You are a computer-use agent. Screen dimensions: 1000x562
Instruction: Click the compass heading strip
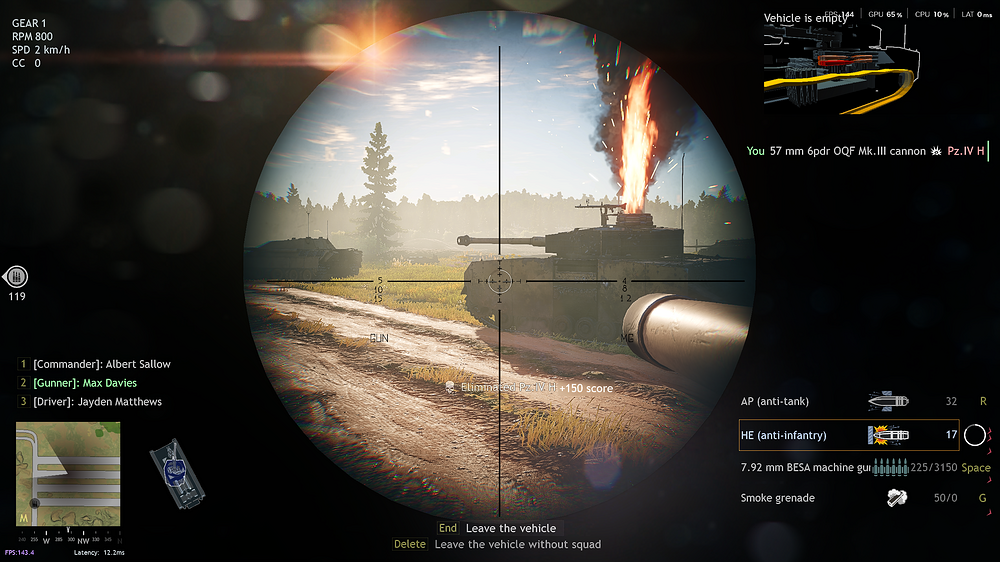click(x=68, y=538)
